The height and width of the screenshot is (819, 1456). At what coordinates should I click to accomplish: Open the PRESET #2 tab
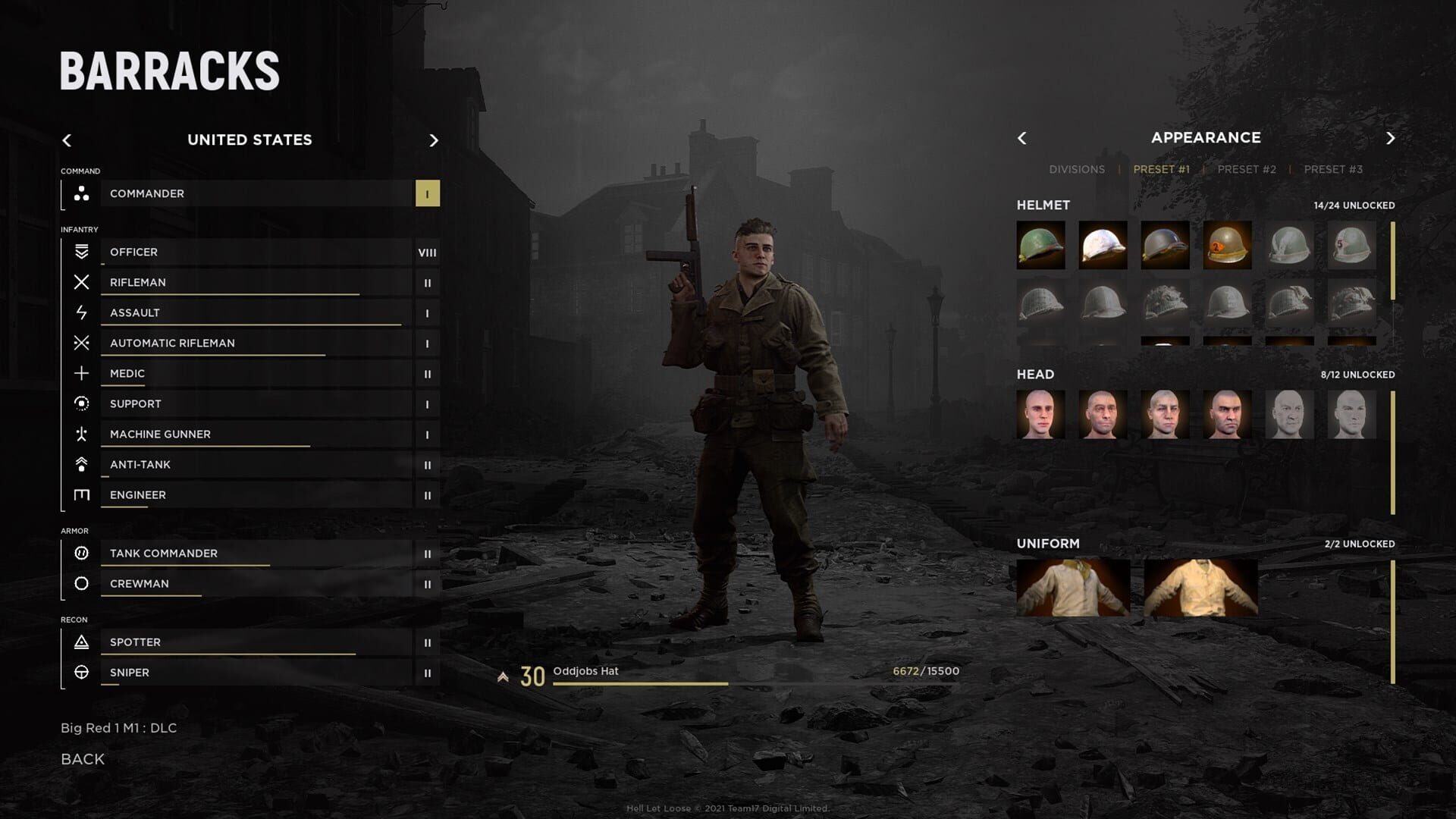(x=1247, y=169)
